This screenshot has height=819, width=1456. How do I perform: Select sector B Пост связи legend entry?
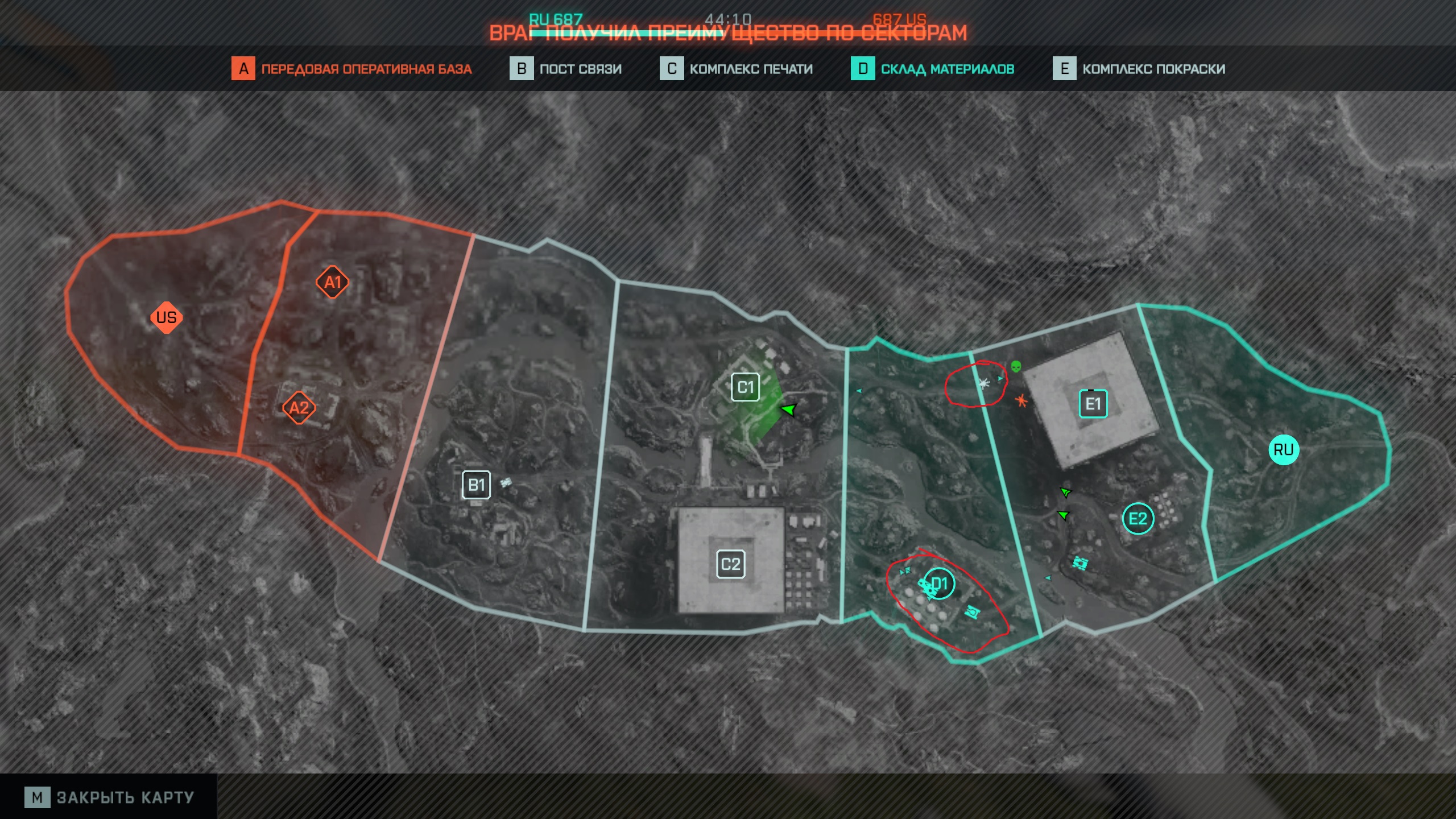[x=565, y=69]
